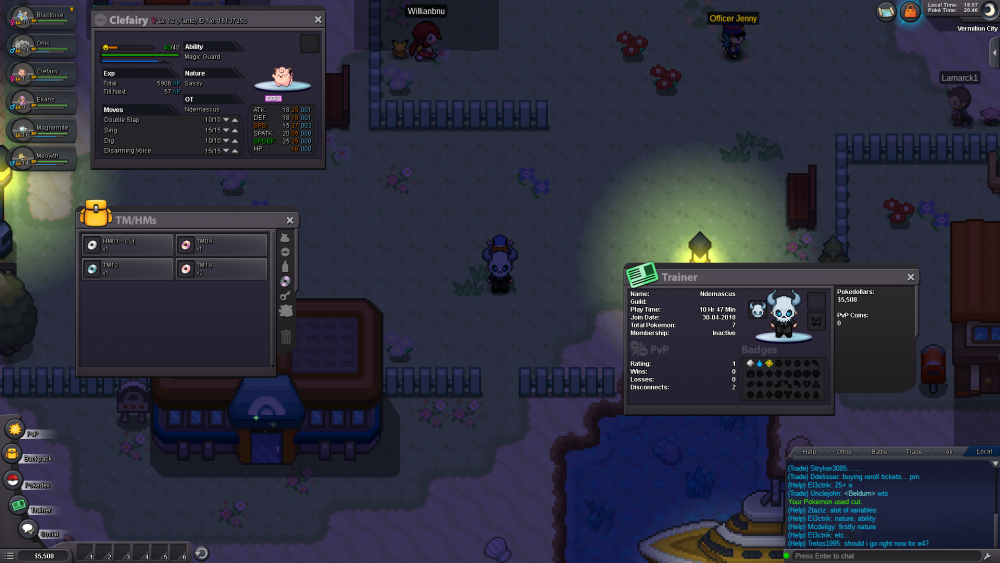
Task: Switch to the Help chat tab
Action: click(x=809, y=452)
